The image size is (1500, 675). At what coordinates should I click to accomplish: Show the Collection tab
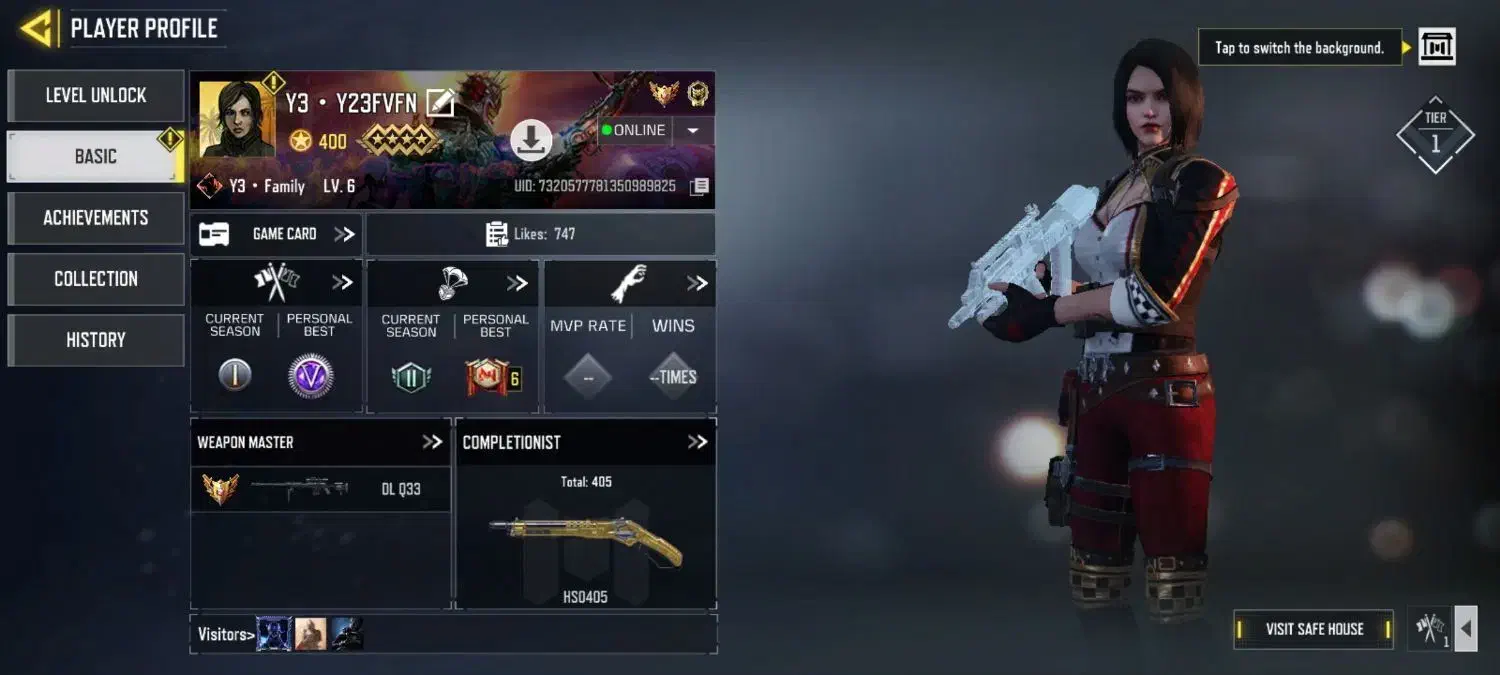point(96,279)
